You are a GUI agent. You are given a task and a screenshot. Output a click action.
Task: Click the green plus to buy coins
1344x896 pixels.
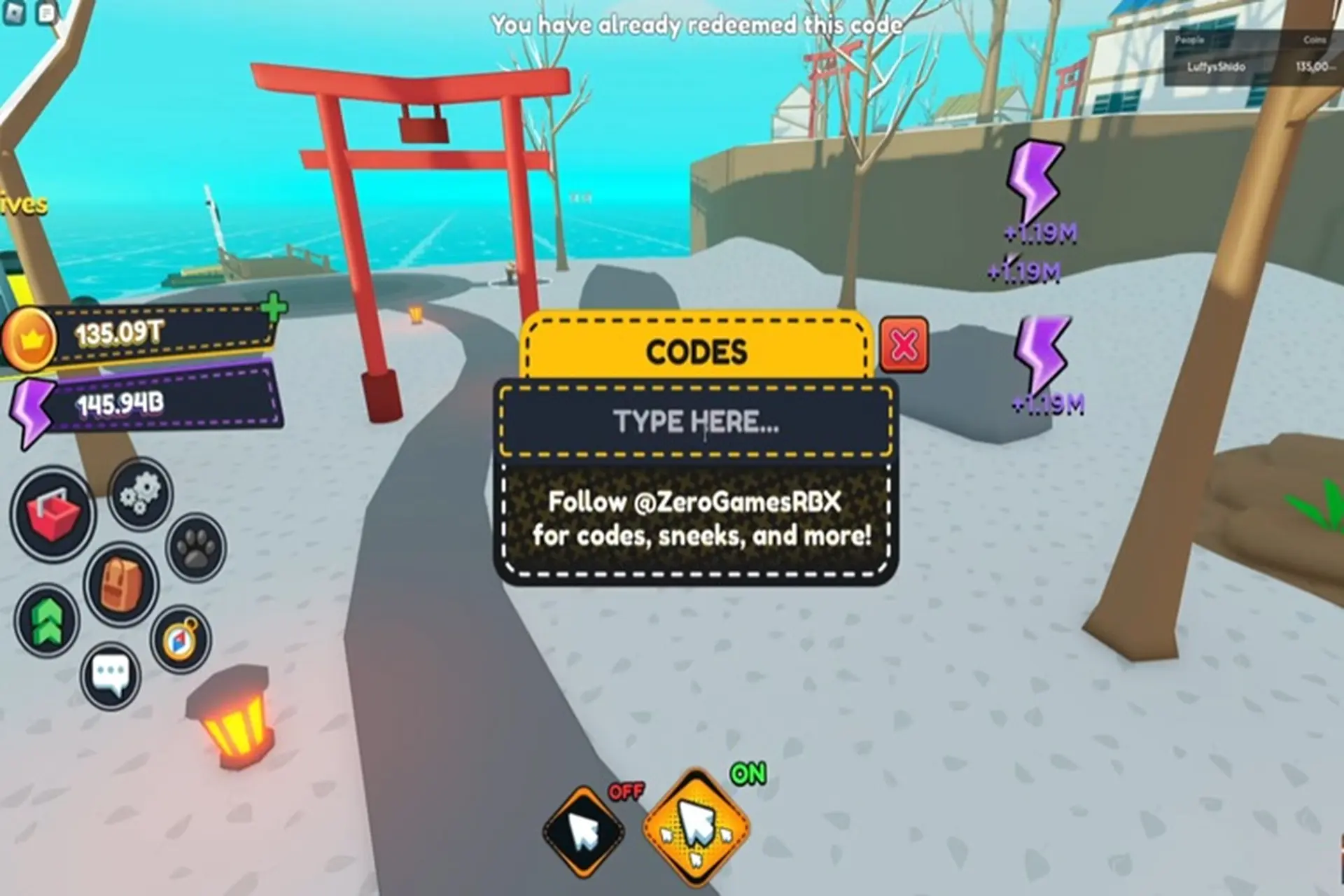(x=274, y=307)
